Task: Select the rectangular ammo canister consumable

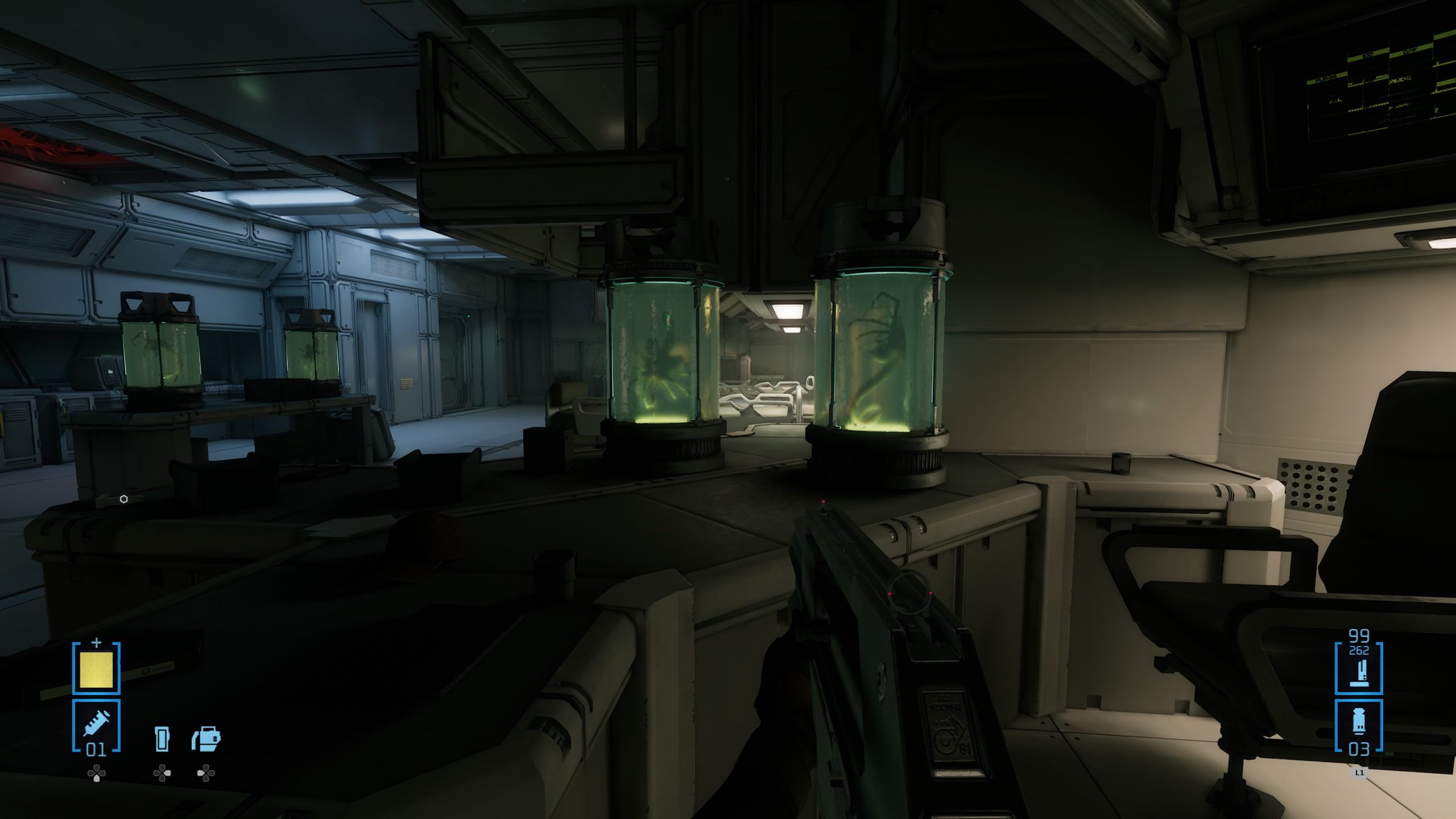Action: pos(162,739)
